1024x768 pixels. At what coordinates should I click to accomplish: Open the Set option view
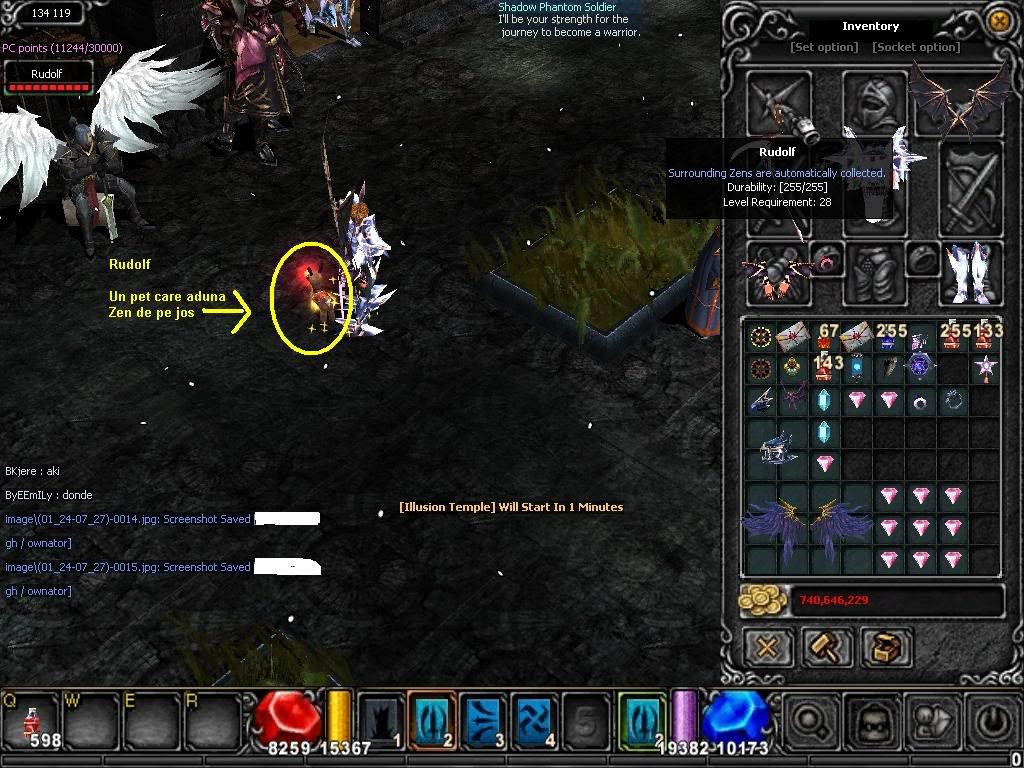tap(824, 47)
